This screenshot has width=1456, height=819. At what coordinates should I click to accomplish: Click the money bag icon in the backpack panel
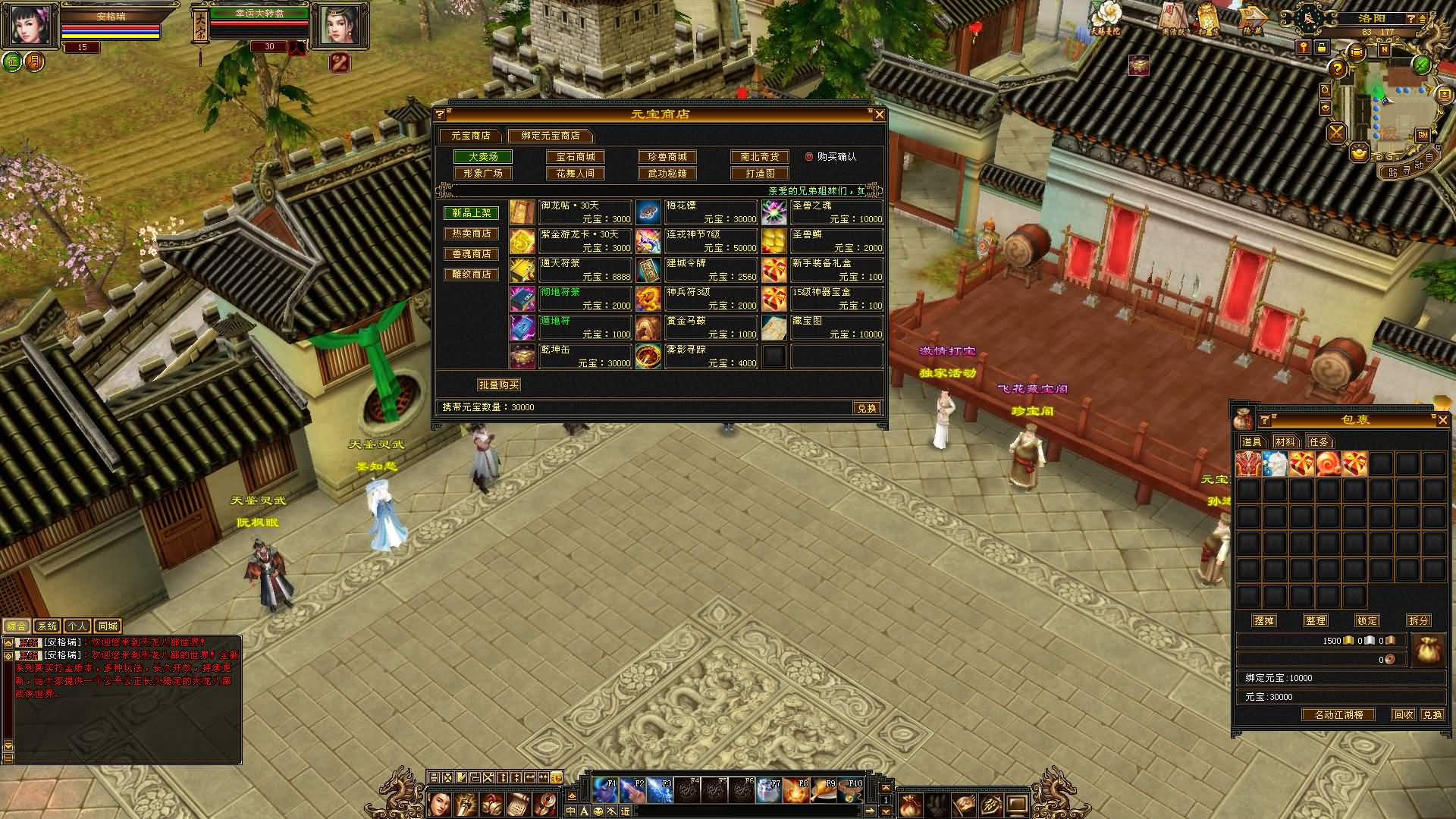(1429, 650)
